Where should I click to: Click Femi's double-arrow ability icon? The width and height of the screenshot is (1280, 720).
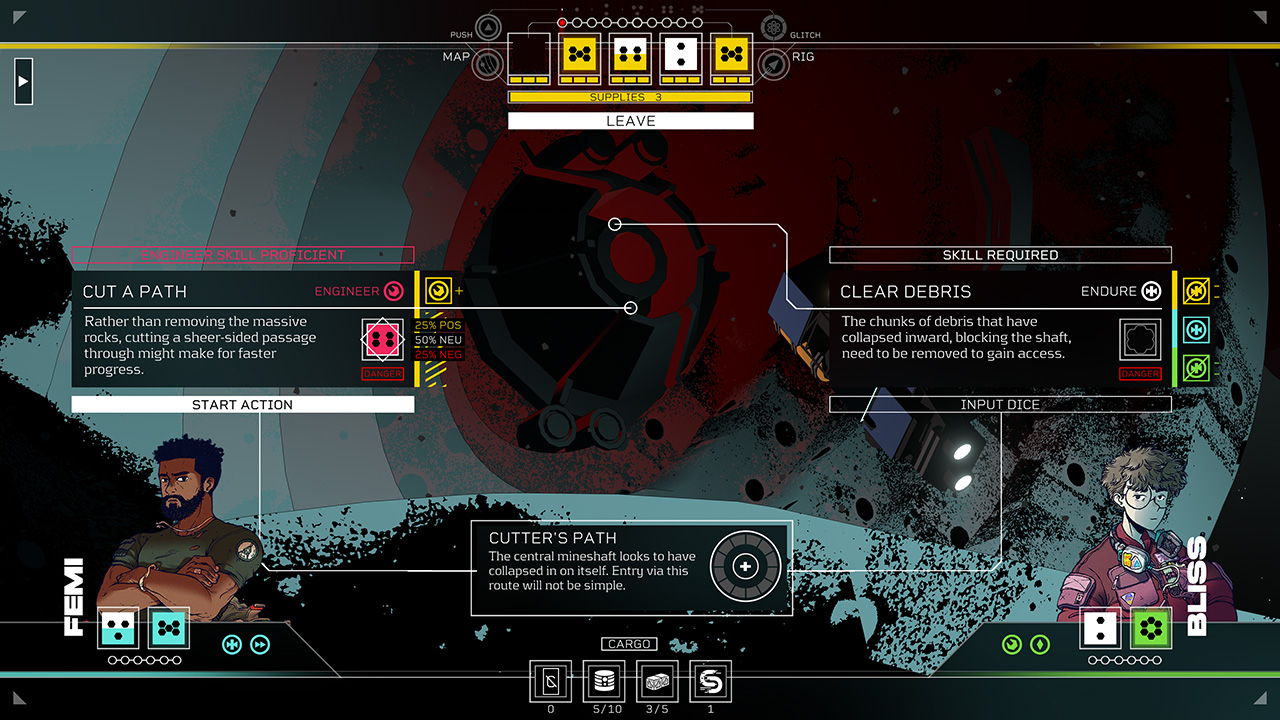pyautogui.click(x=261, y=645)
